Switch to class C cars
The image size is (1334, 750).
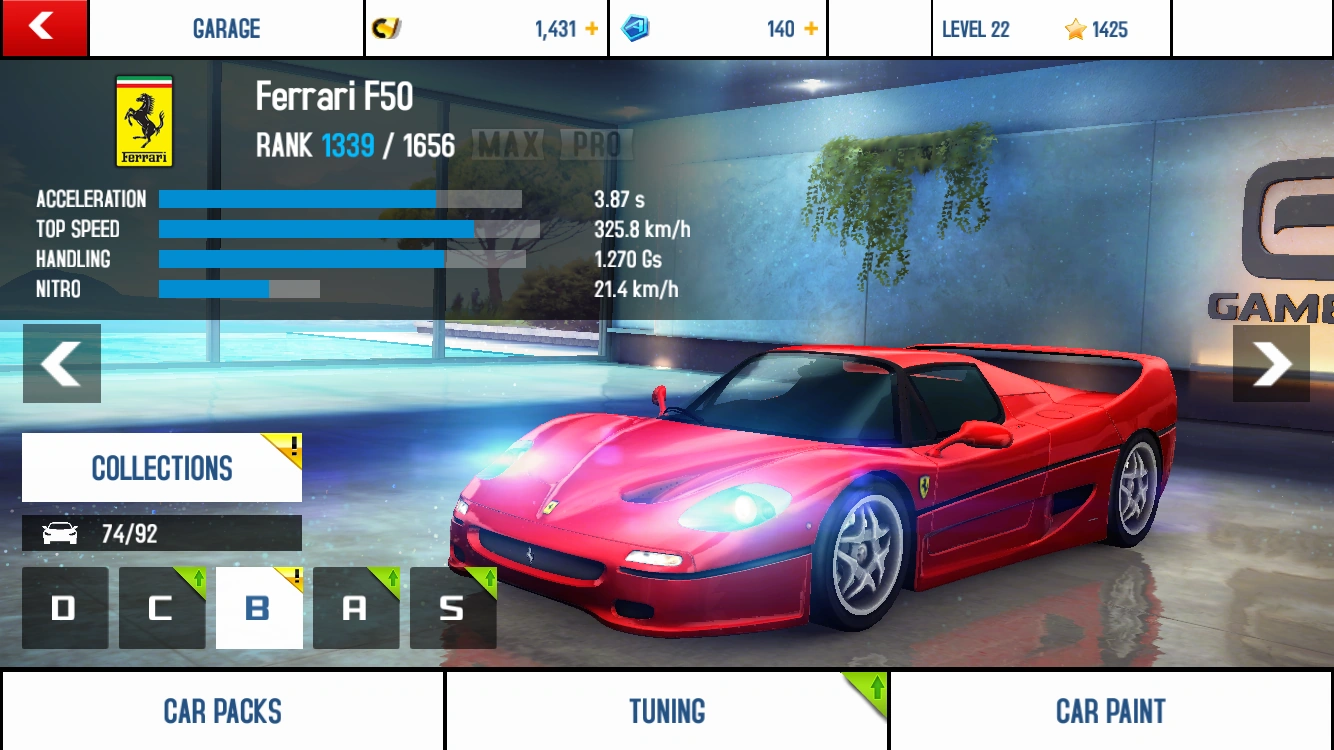tap(161, 608)
